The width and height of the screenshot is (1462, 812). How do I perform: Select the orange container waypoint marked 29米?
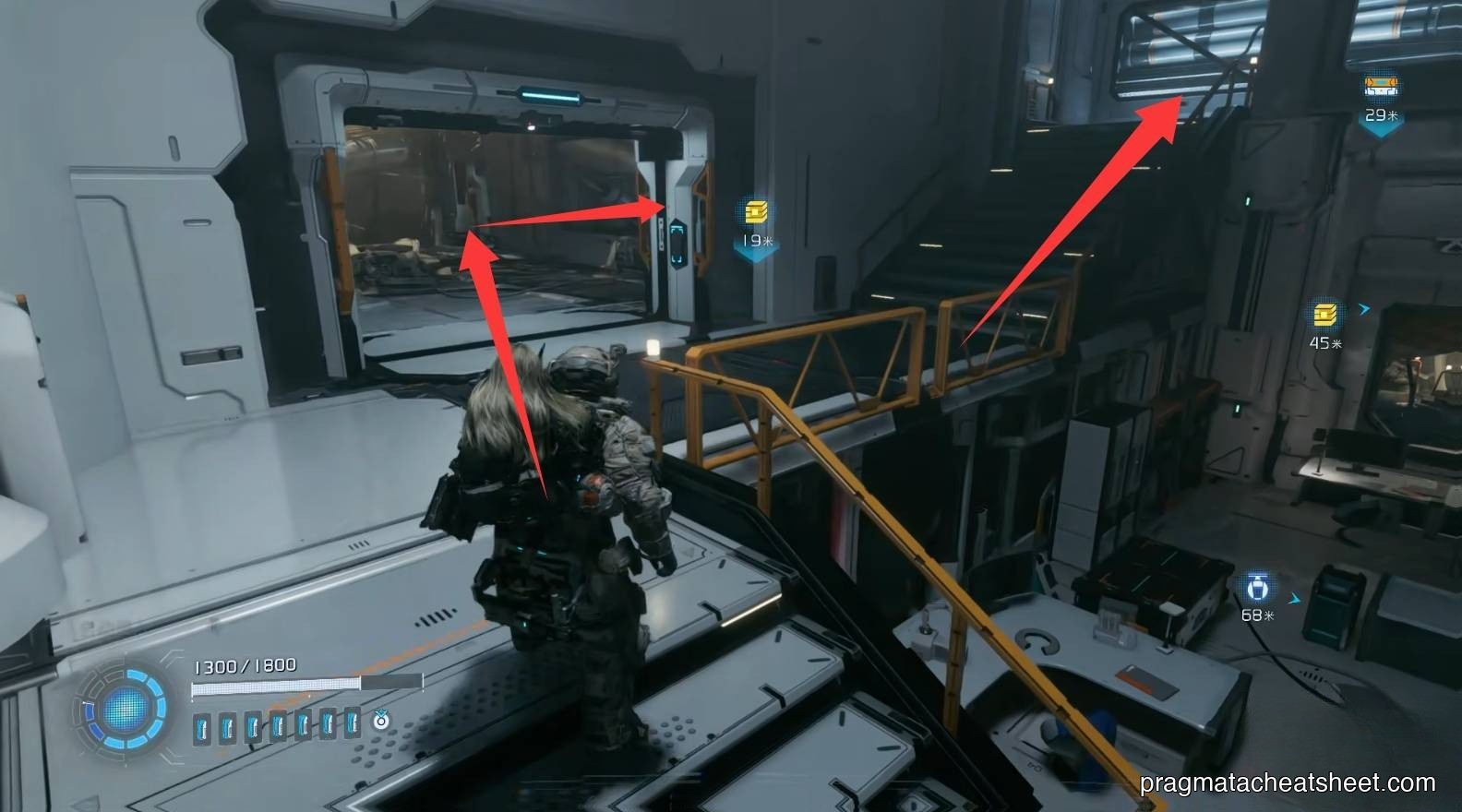[1382, 88]
